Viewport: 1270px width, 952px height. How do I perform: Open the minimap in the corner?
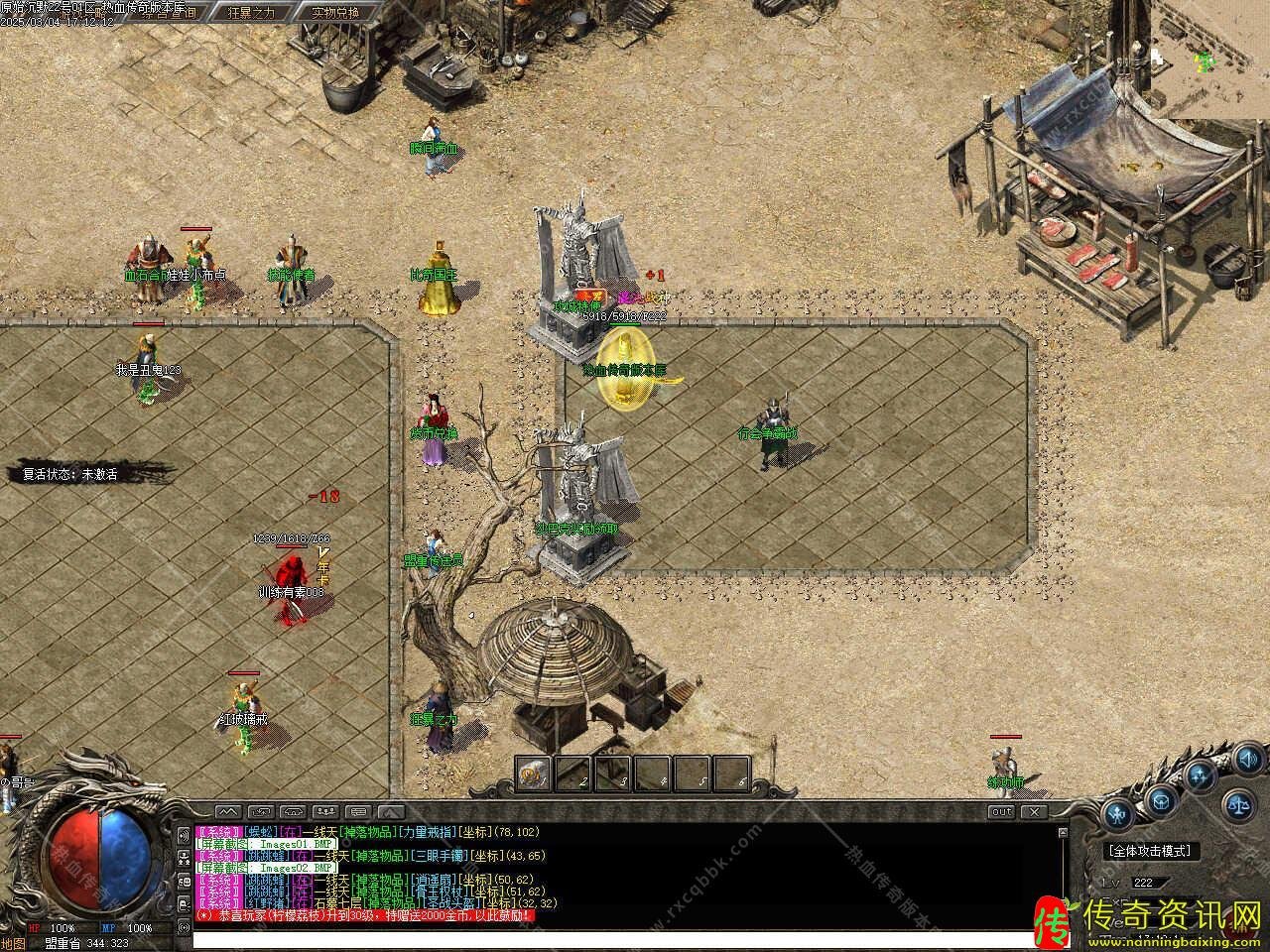click(x=1212, y=59)
